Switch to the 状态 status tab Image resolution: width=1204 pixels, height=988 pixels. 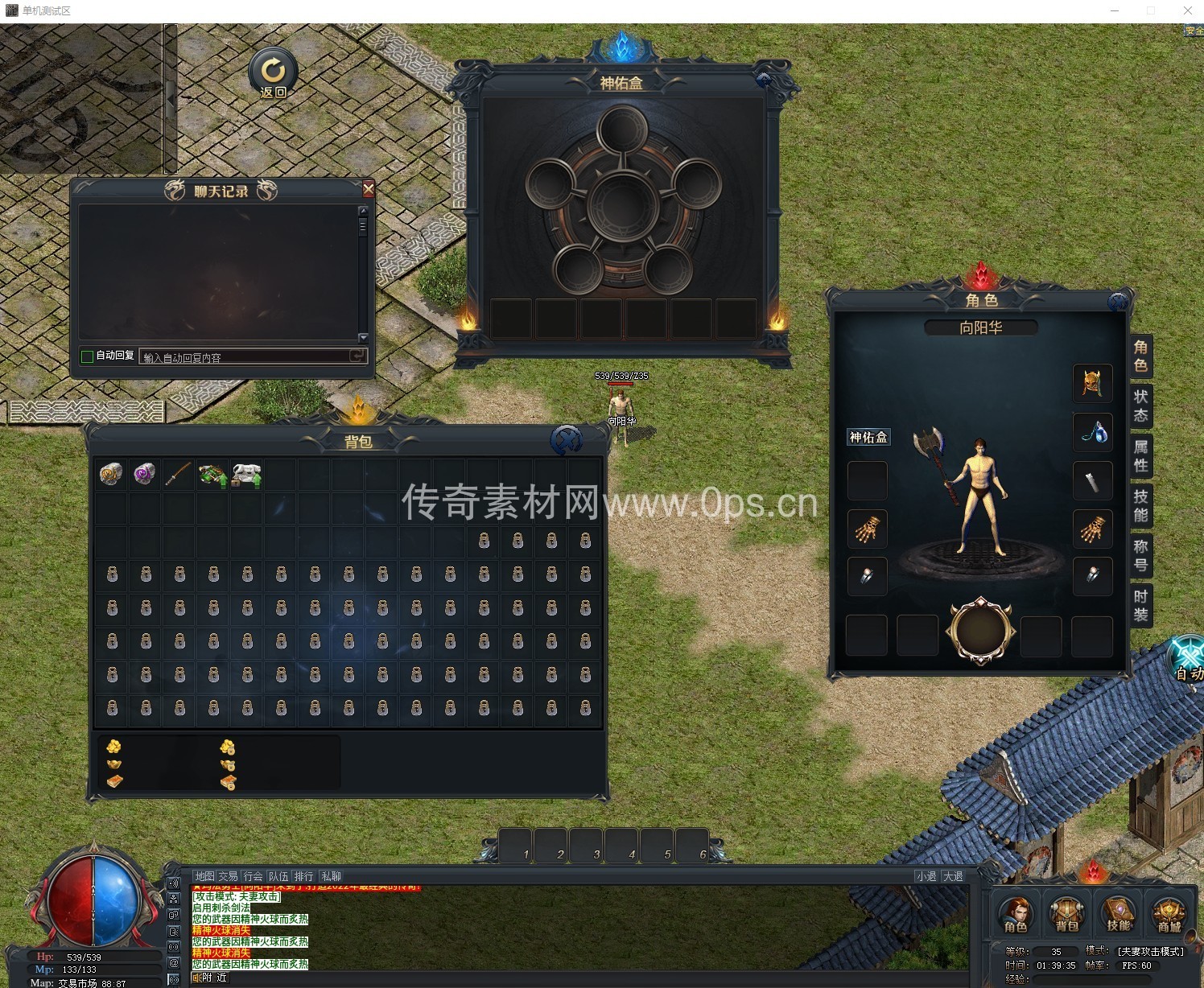(1140, 405)
